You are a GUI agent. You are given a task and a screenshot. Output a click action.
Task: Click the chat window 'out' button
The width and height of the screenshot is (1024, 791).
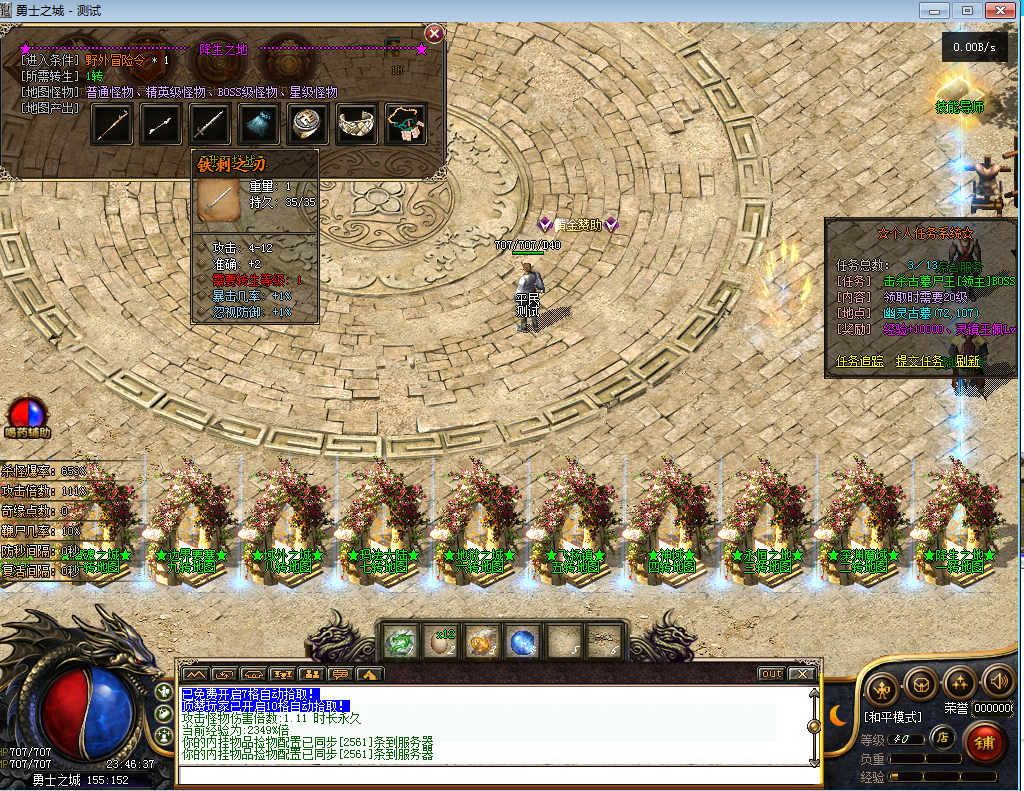pyautogui.click(x=771, y=674)
